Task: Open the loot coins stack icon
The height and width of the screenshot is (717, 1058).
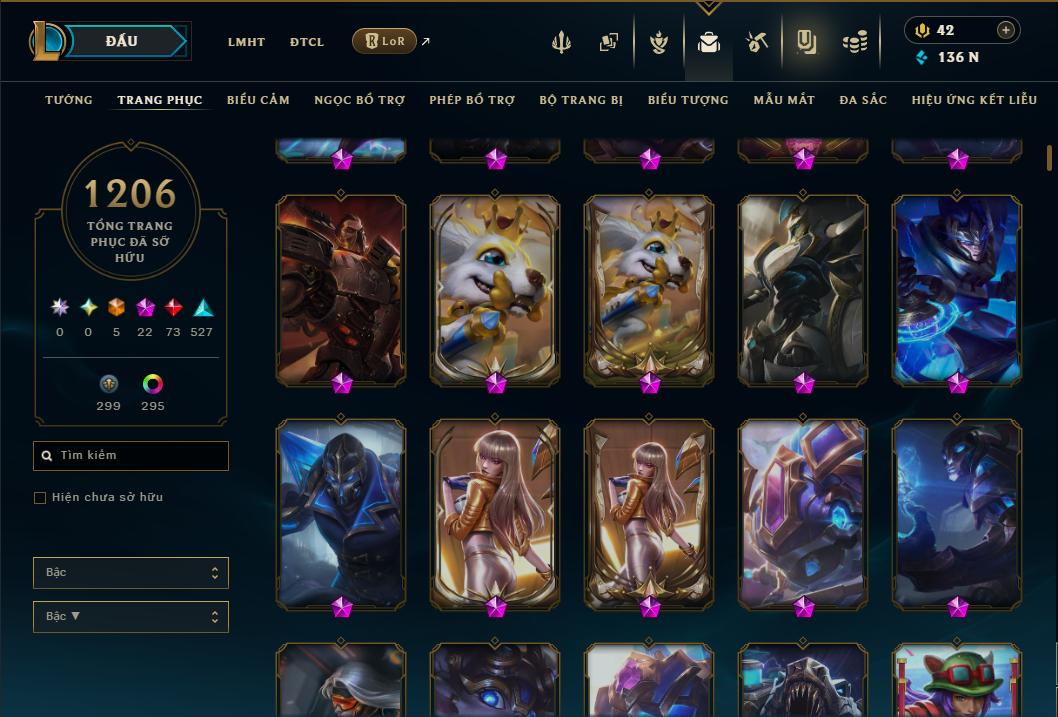Action: (854, 42)
